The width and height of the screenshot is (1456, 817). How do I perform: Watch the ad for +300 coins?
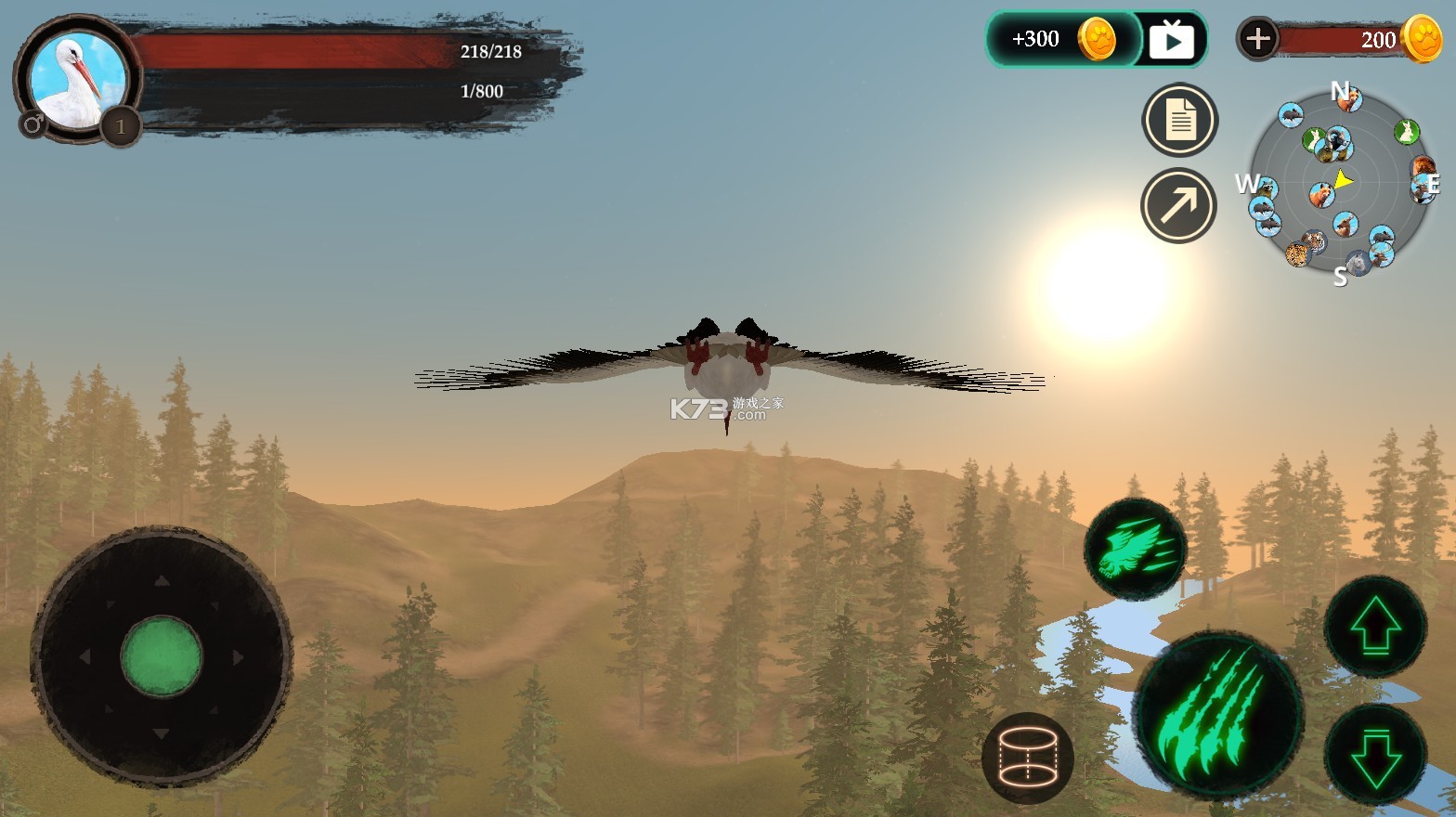tap(1171, 40)
